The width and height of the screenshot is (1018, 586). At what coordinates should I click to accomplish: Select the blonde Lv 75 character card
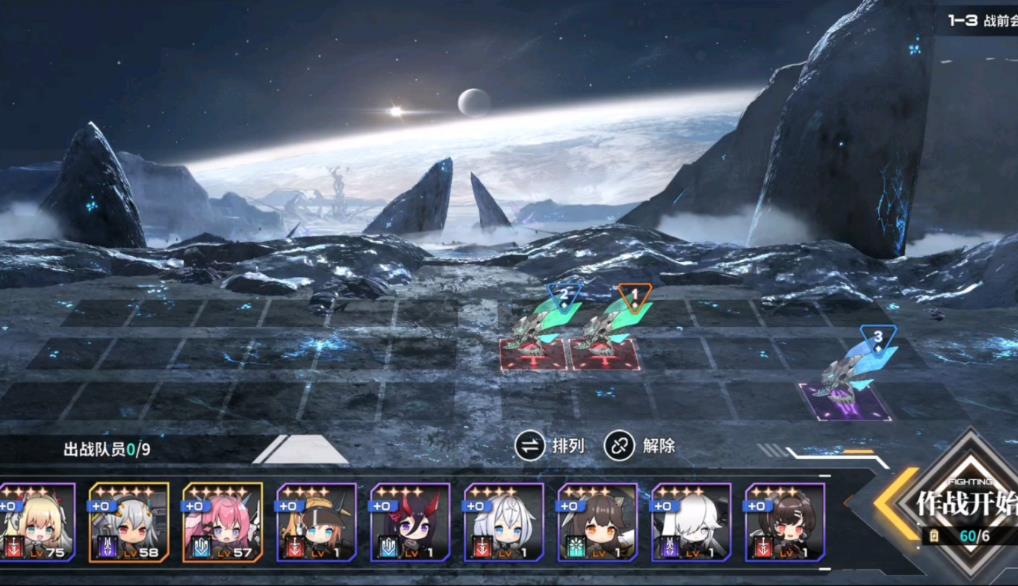[x=38, y=522]
